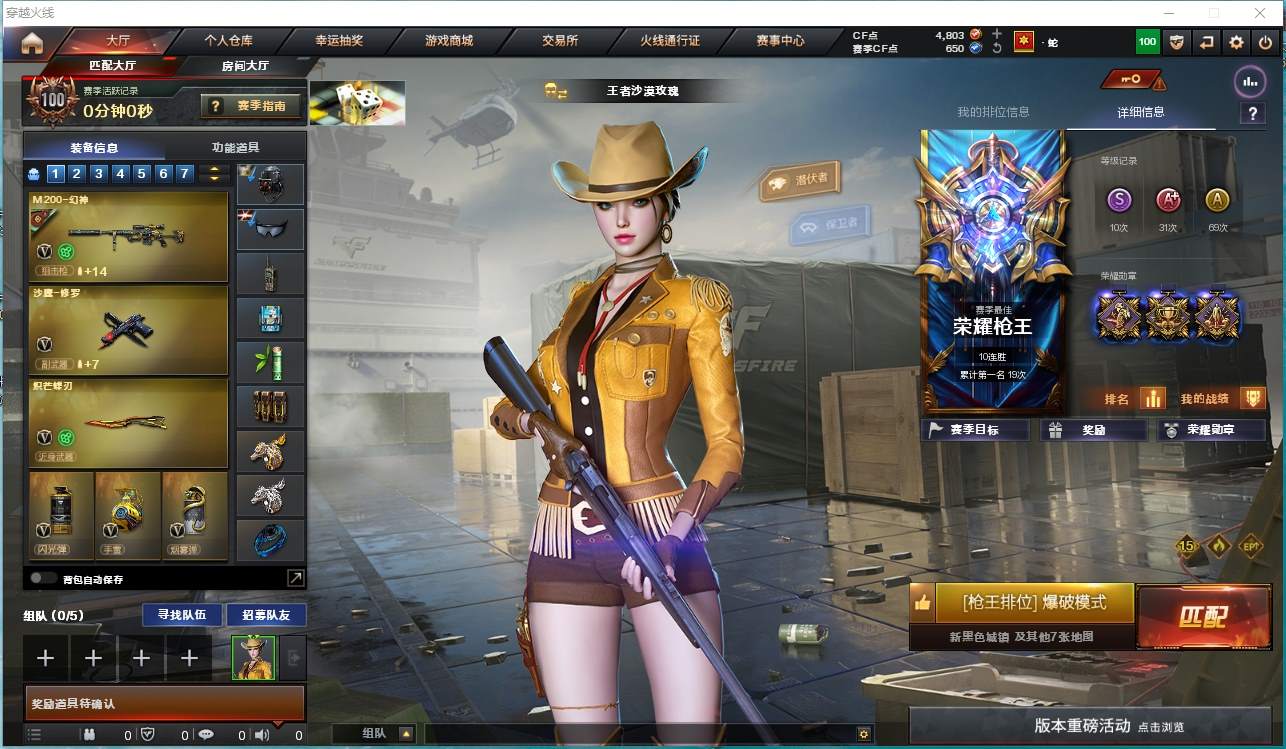Toggle 背包自动保存 auto-save
1286x749 pixels.
tap(43, 578)
